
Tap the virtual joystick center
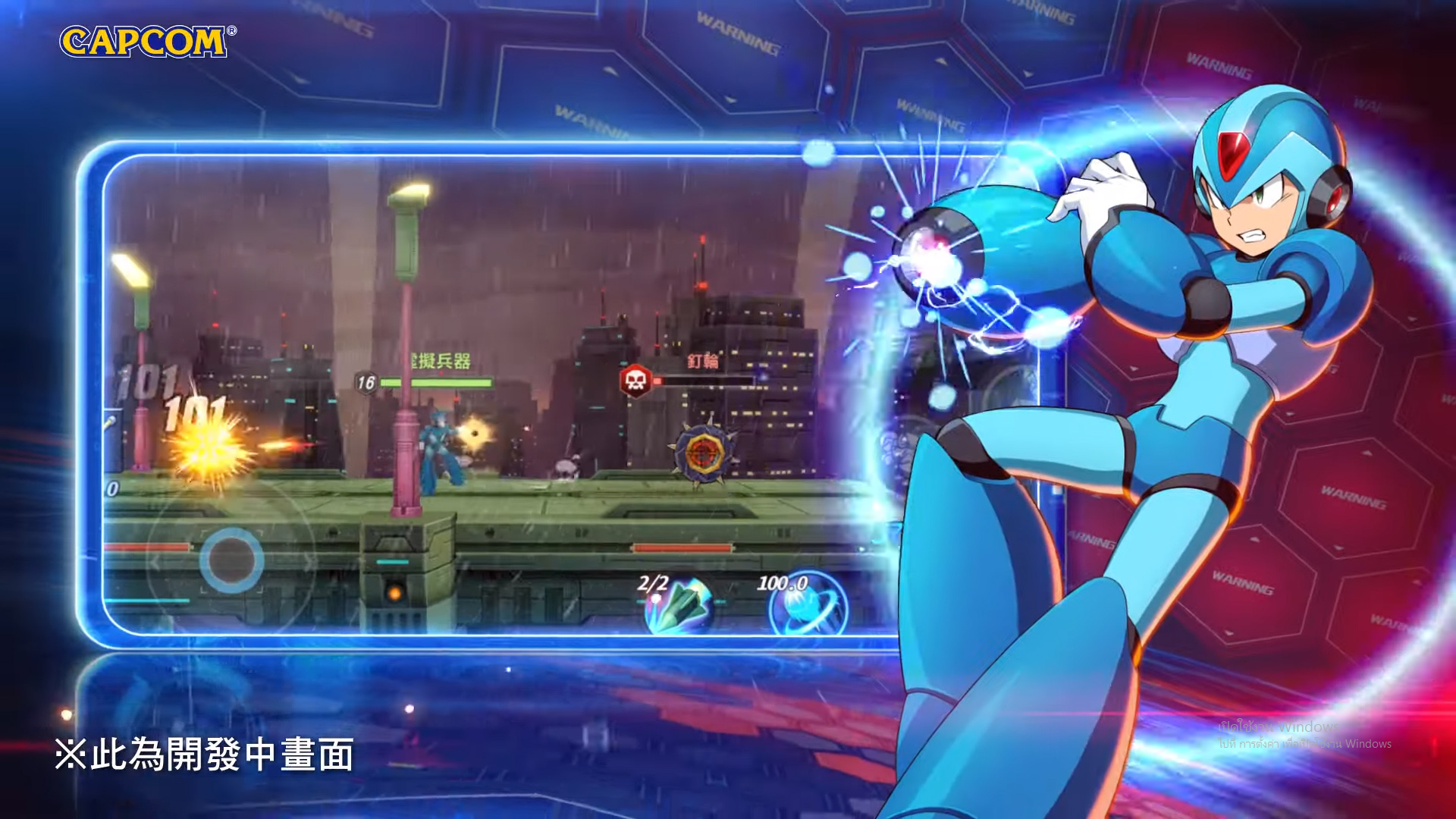pyautogui.click(x=231, y=560)
